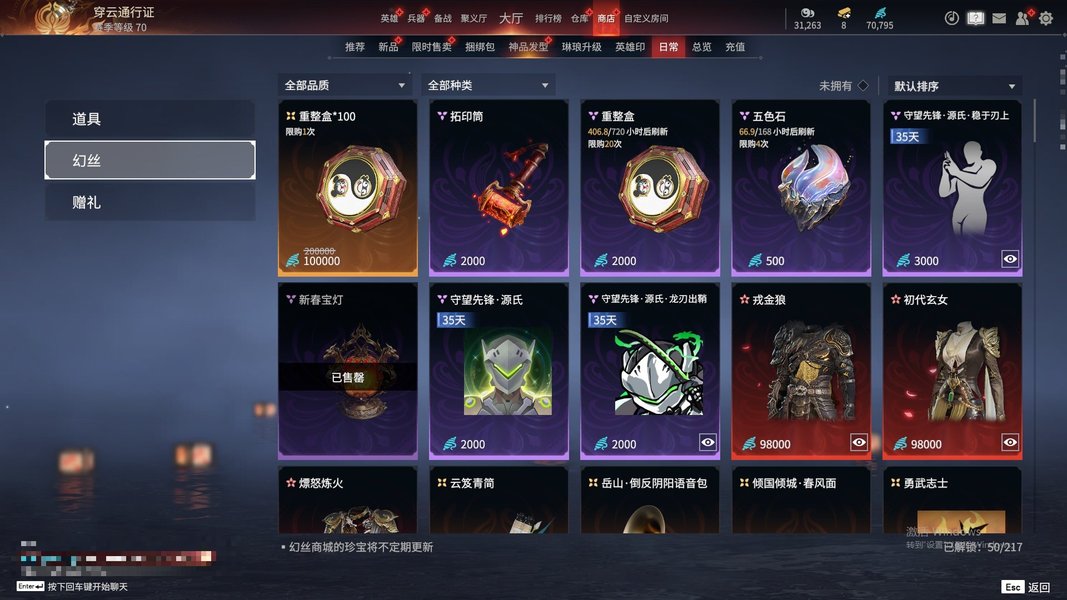This screenshot has height=600, width=1067.
Task: Select the 守望先锋·源氏 avatar card
Action: click(x=499, y=370)
